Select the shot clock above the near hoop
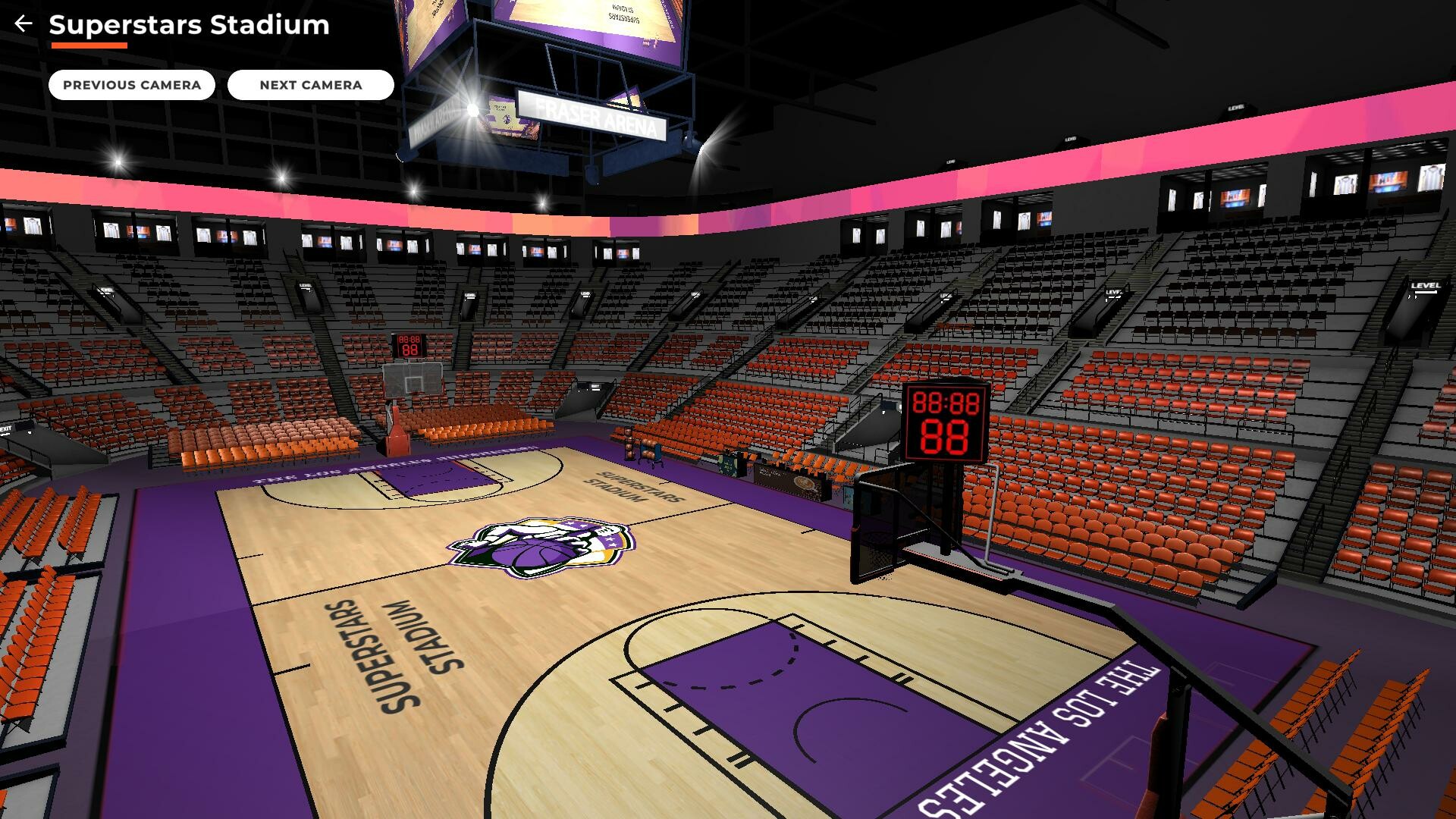The width and height of the screenshot is (1456, 819). pyautogui.click(x=944, y=421)
